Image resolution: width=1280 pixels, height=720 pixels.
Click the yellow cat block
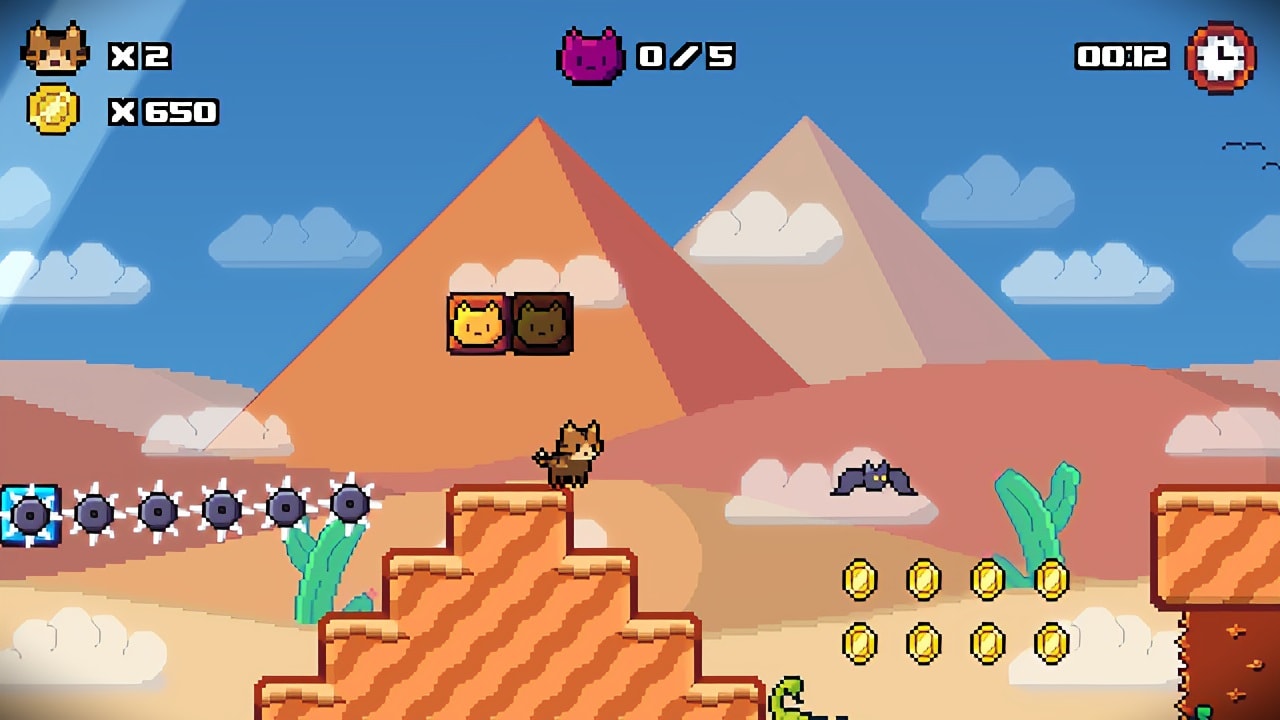[474, 323]
